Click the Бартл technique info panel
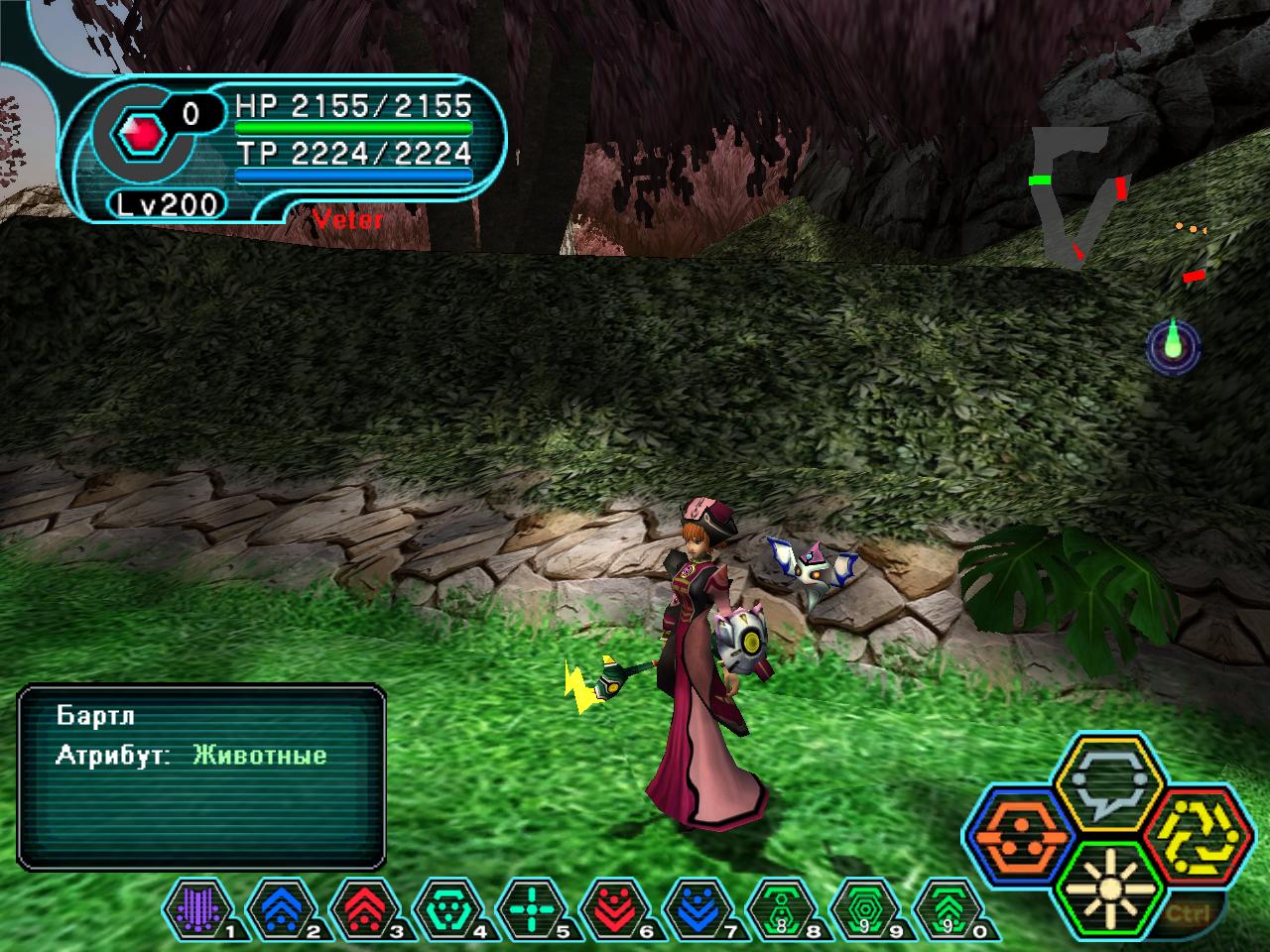Screen dimensions: 1270x952 coord(200,776)
